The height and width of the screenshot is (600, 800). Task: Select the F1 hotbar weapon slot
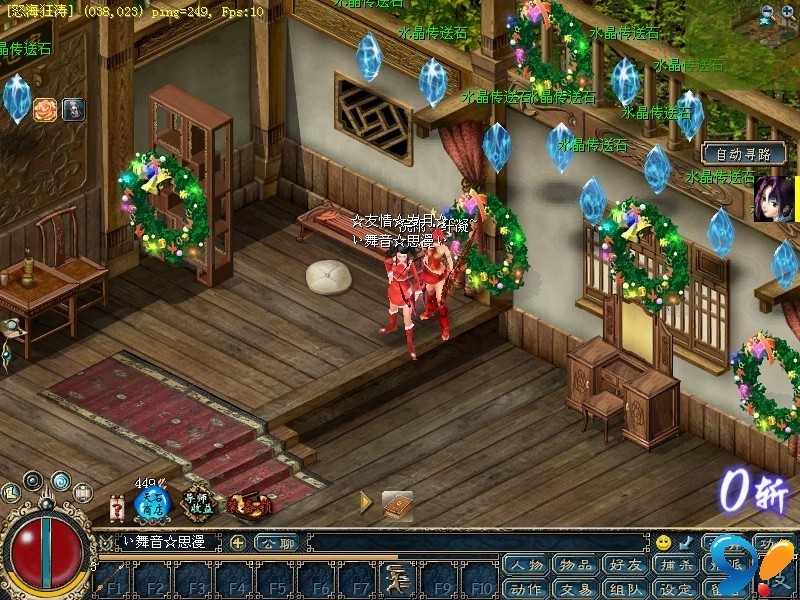[113, 580]
